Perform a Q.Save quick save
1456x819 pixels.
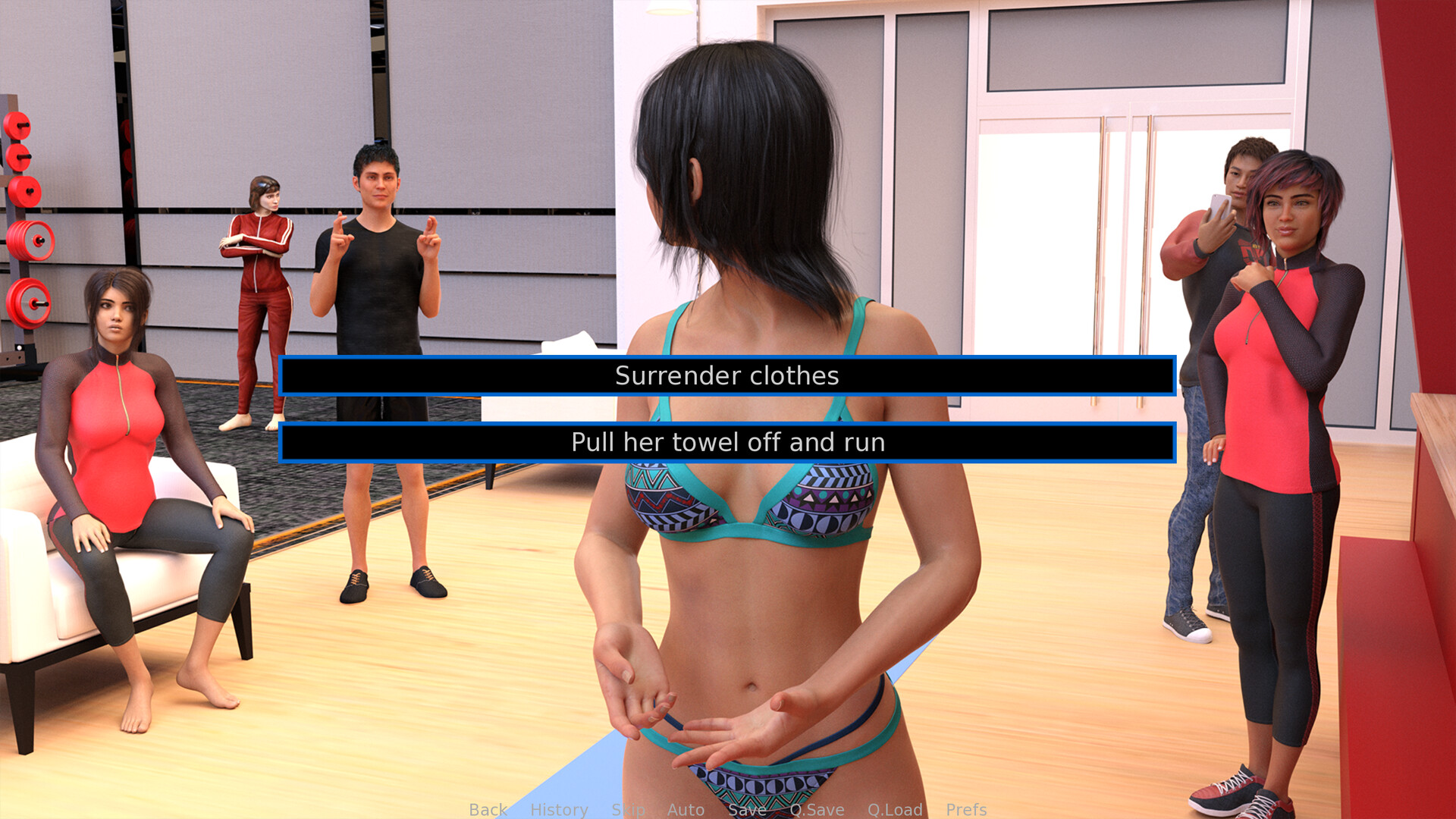(x=817, y=809)
